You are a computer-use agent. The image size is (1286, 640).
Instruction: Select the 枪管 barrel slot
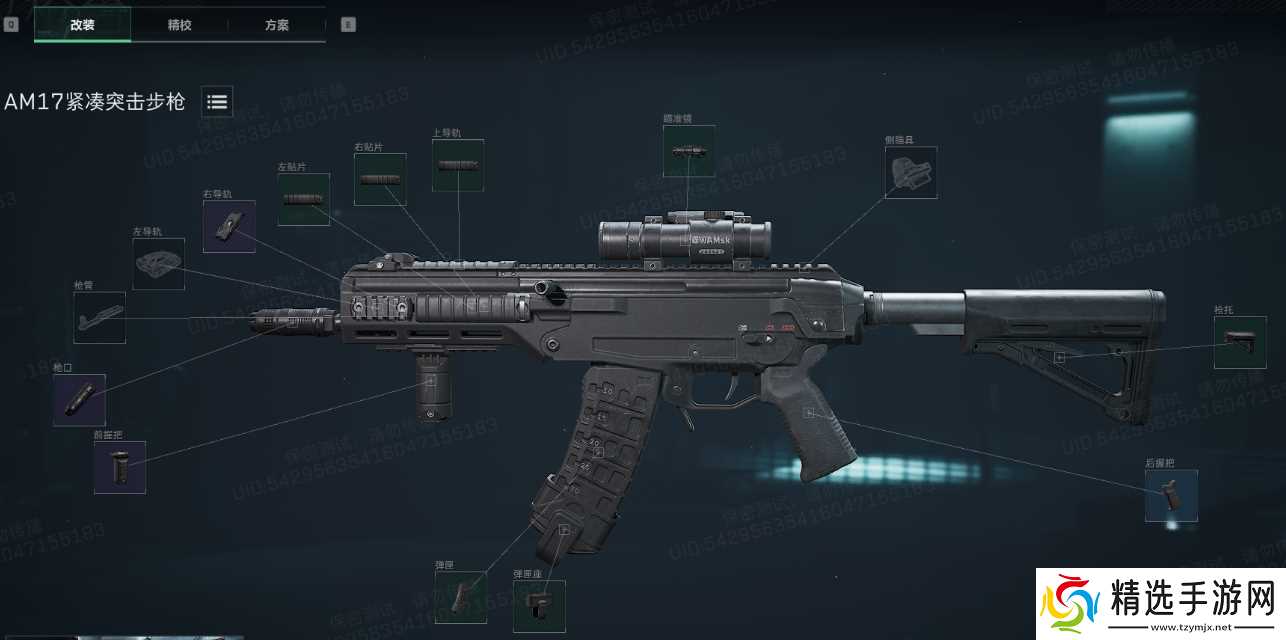(x=100, y=318)
